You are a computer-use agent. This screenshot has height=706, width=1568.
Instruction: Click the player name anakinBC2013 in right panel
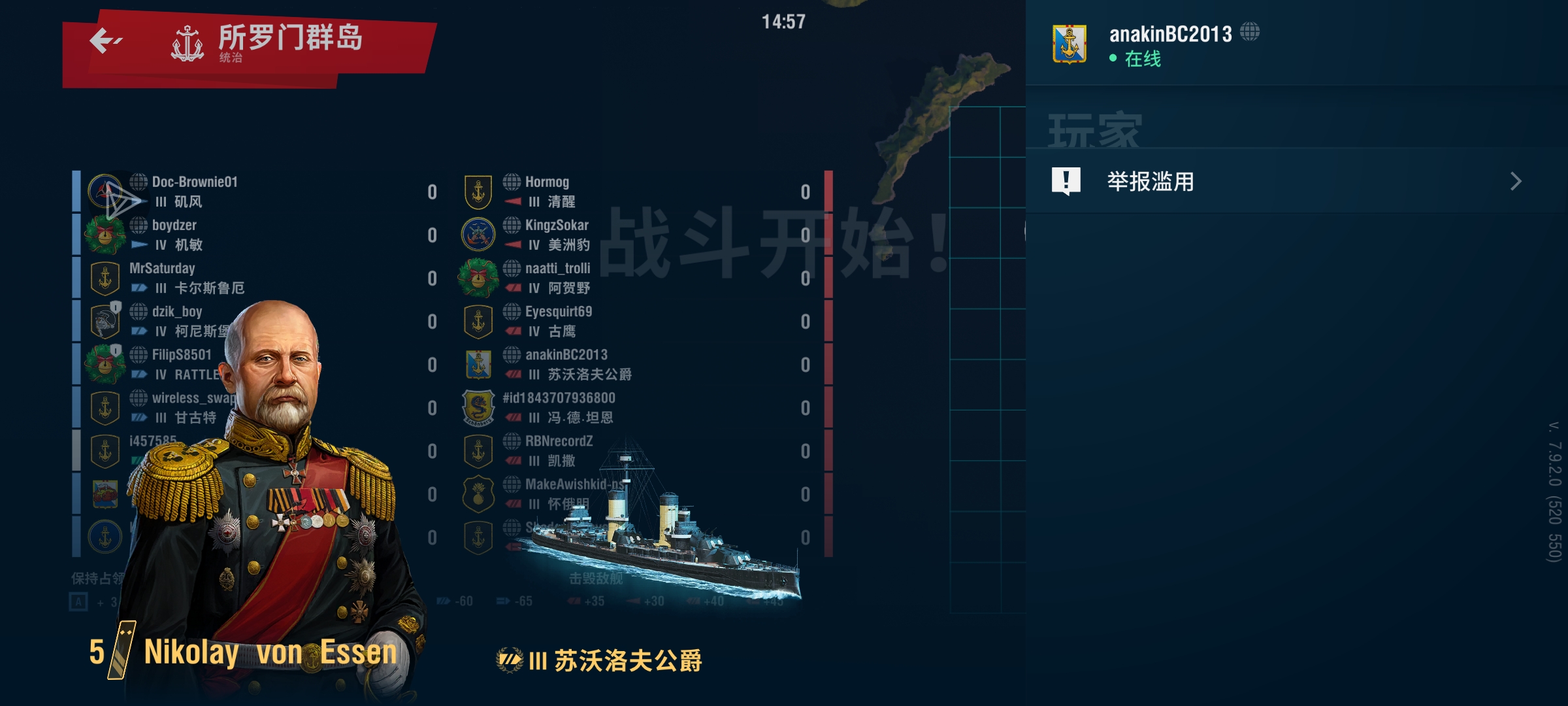coord(1169,34)
